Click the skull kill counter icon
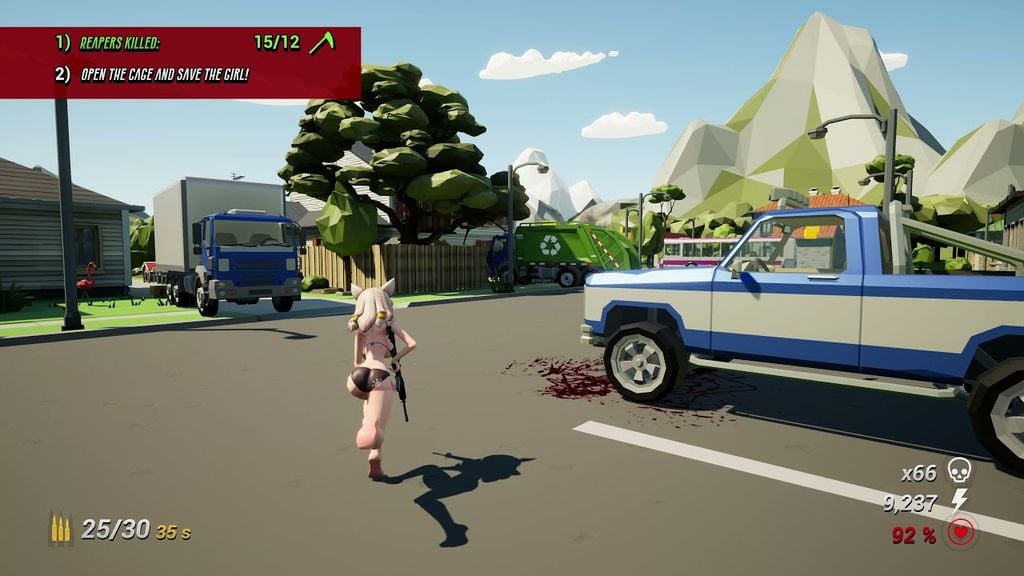This screenshot has height=576, width=1024. point(959,470)
